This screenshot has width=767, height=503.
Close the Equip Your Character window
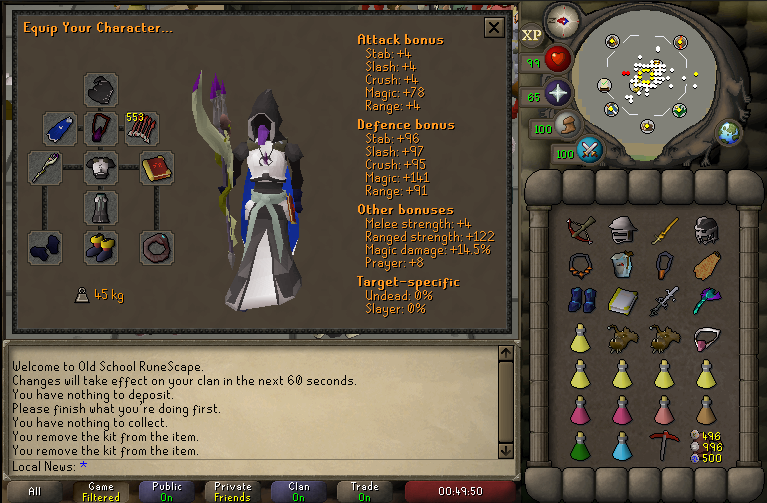pyautogui.click(x=493, y=27)
